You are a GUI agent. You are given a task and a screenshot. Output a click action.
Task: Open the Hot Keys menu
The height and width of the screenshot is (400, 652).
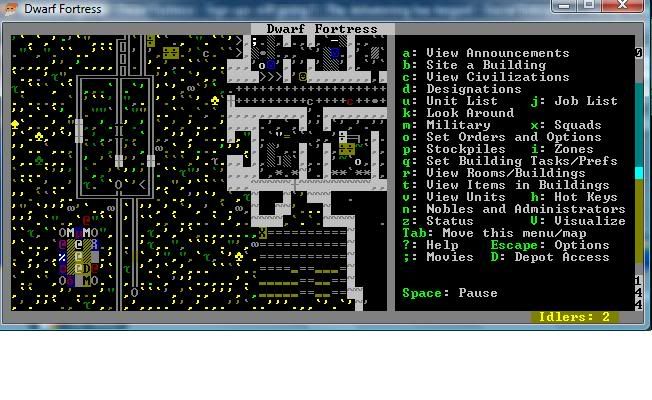pos(587,197)
